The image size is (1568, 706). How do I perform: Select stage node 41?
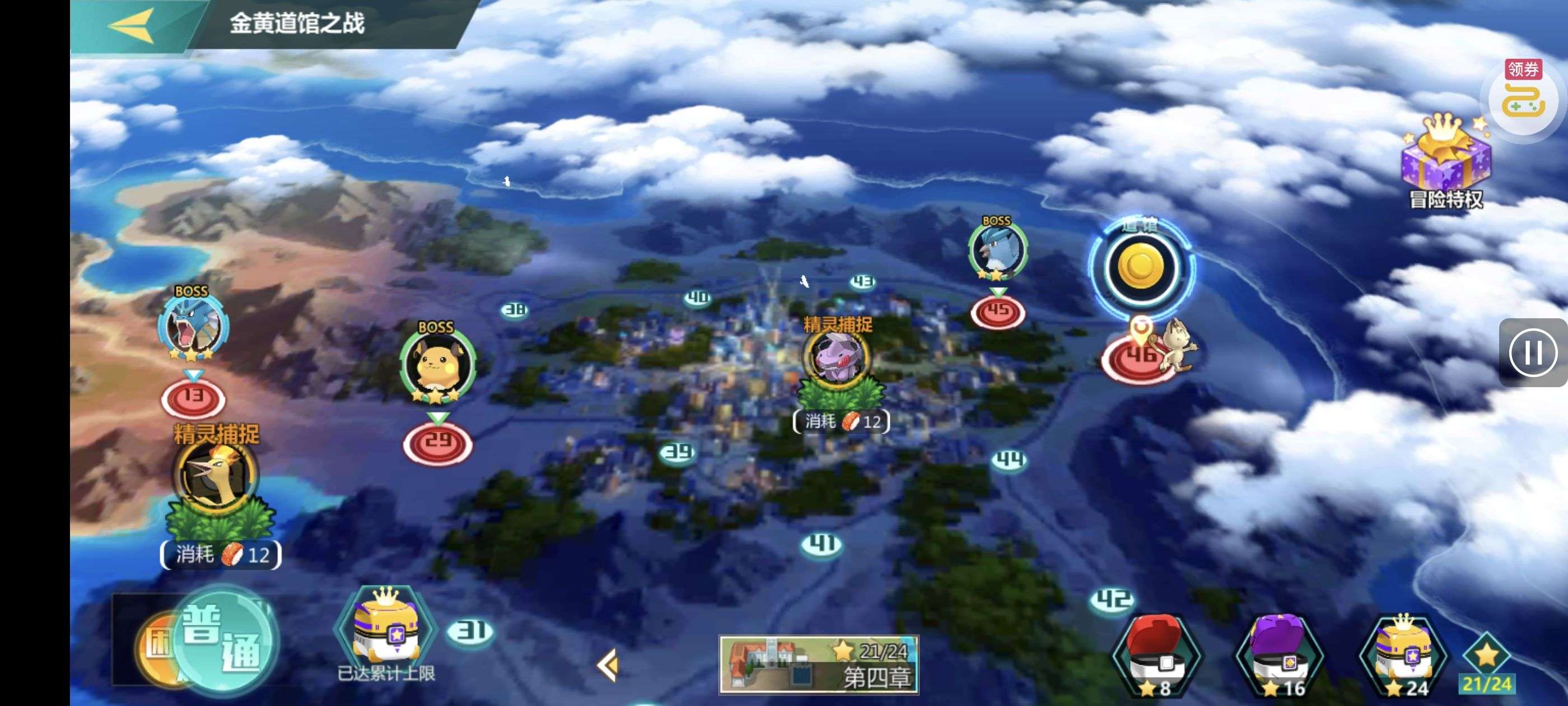click(822, 544)
